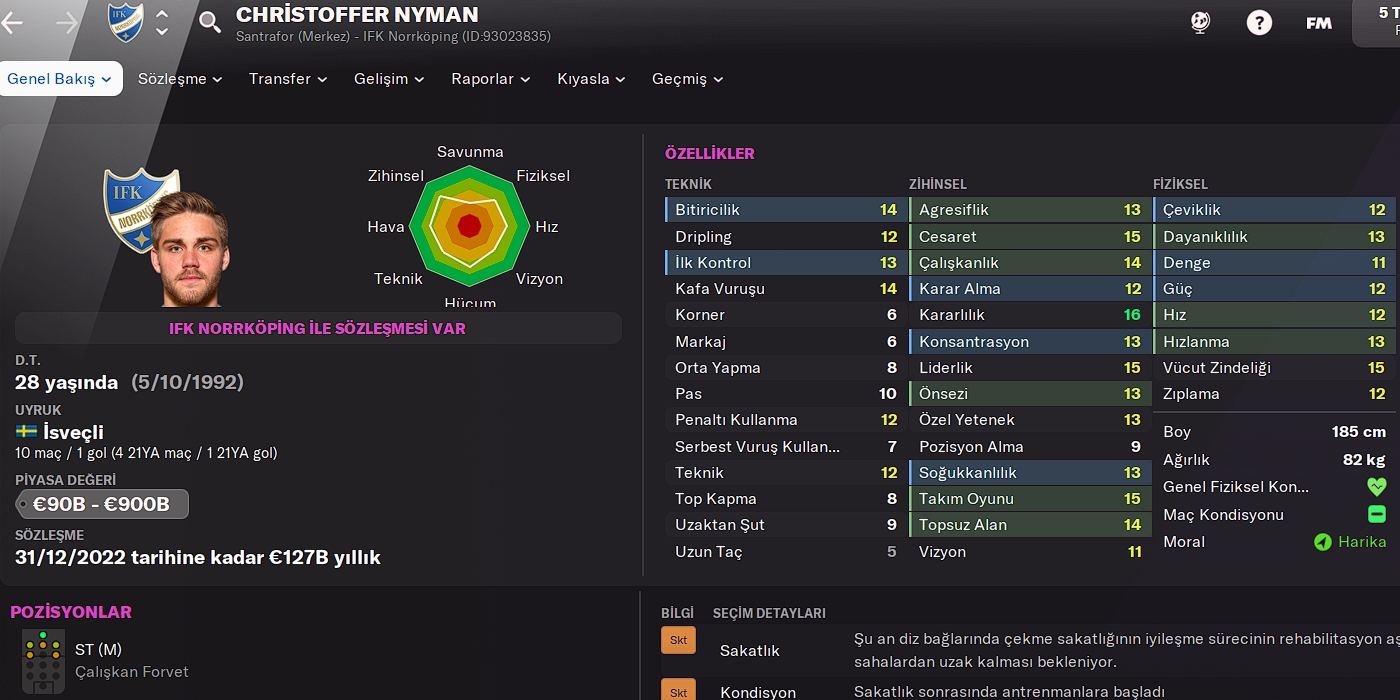Click the FM logo menu
The width and height of the screenshot is (1400, 700).
1319,23
